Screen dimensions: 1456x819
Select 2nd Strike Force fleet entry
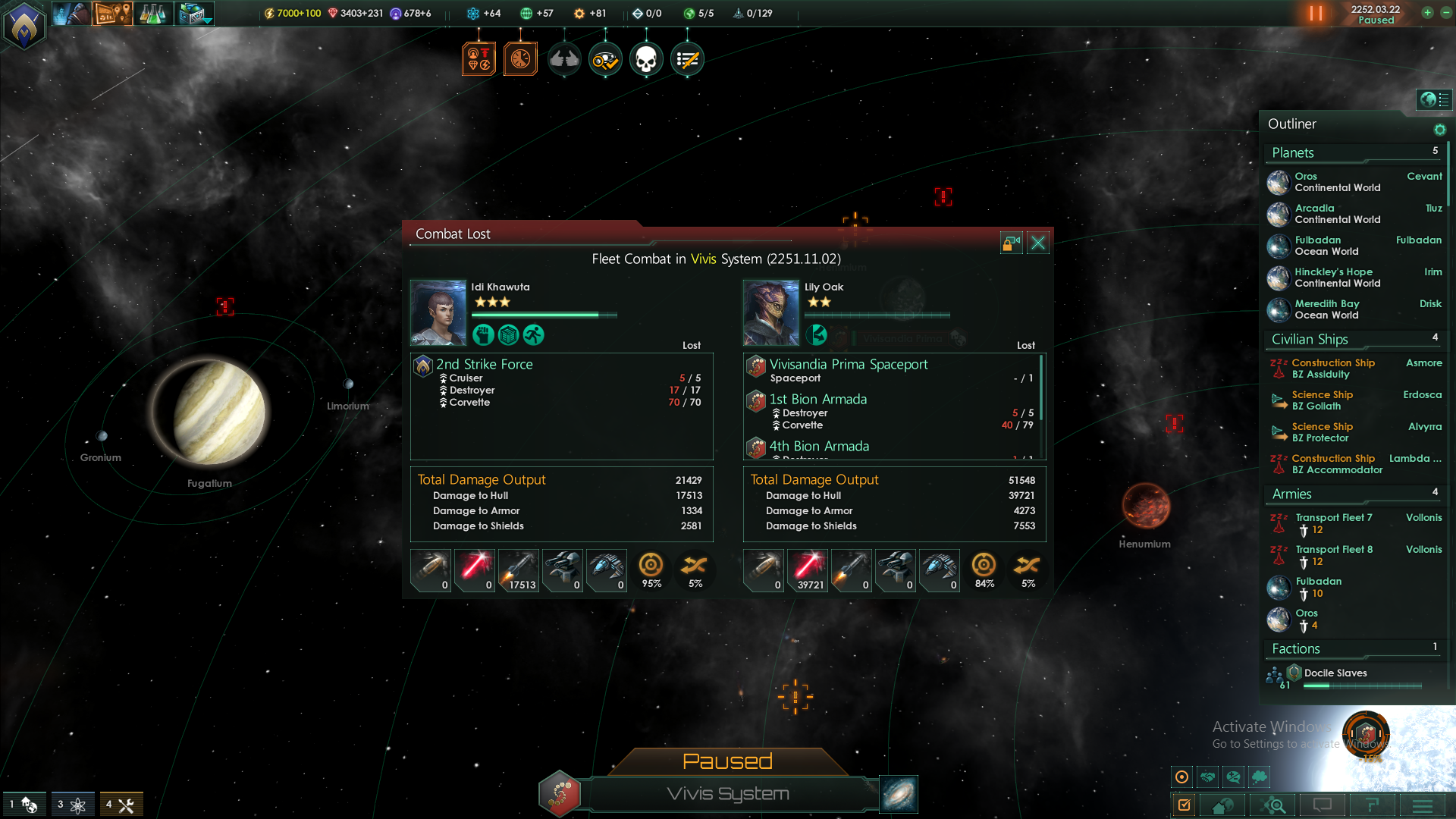coord(485,365)
